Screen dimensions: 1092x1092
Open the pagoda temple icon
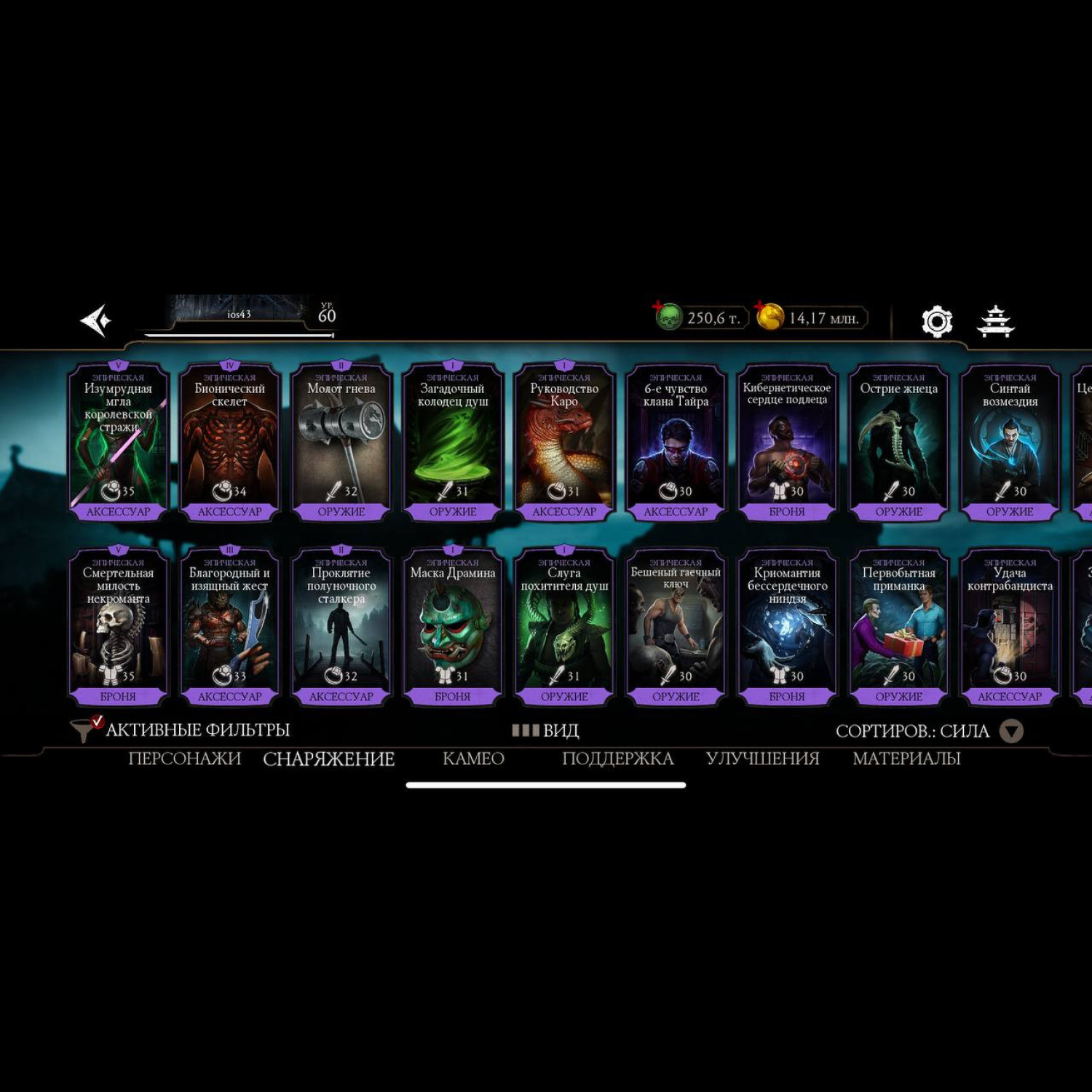point(995,321)
